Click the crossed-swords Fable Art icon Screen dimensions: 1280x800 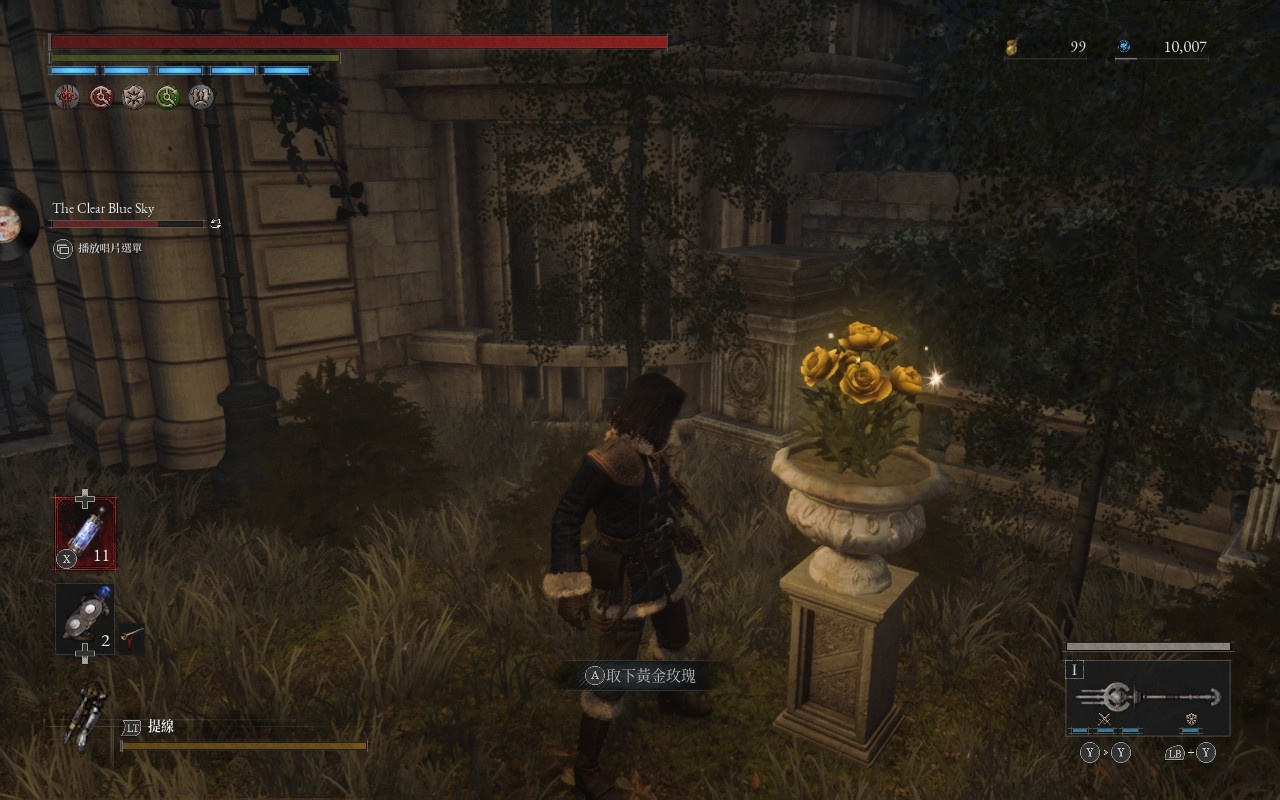pyautogui.click(x=1104, y=719)
